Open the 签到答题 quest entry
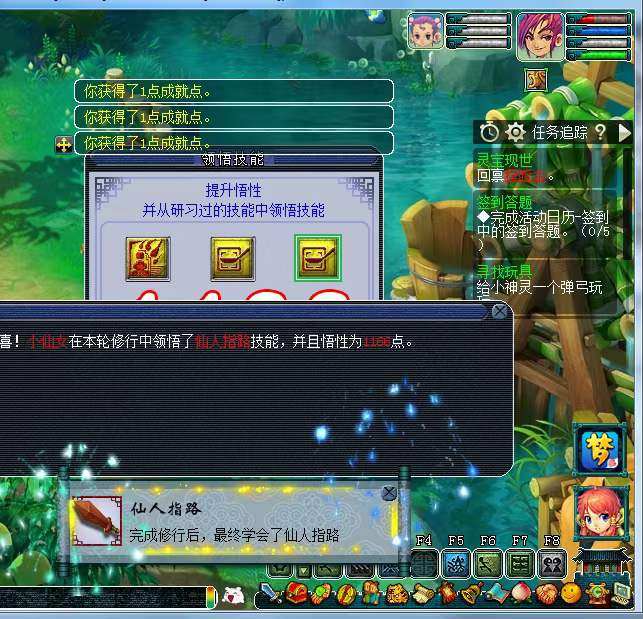The height and width of the screenshot is (619, 643). tap(505, 202)
